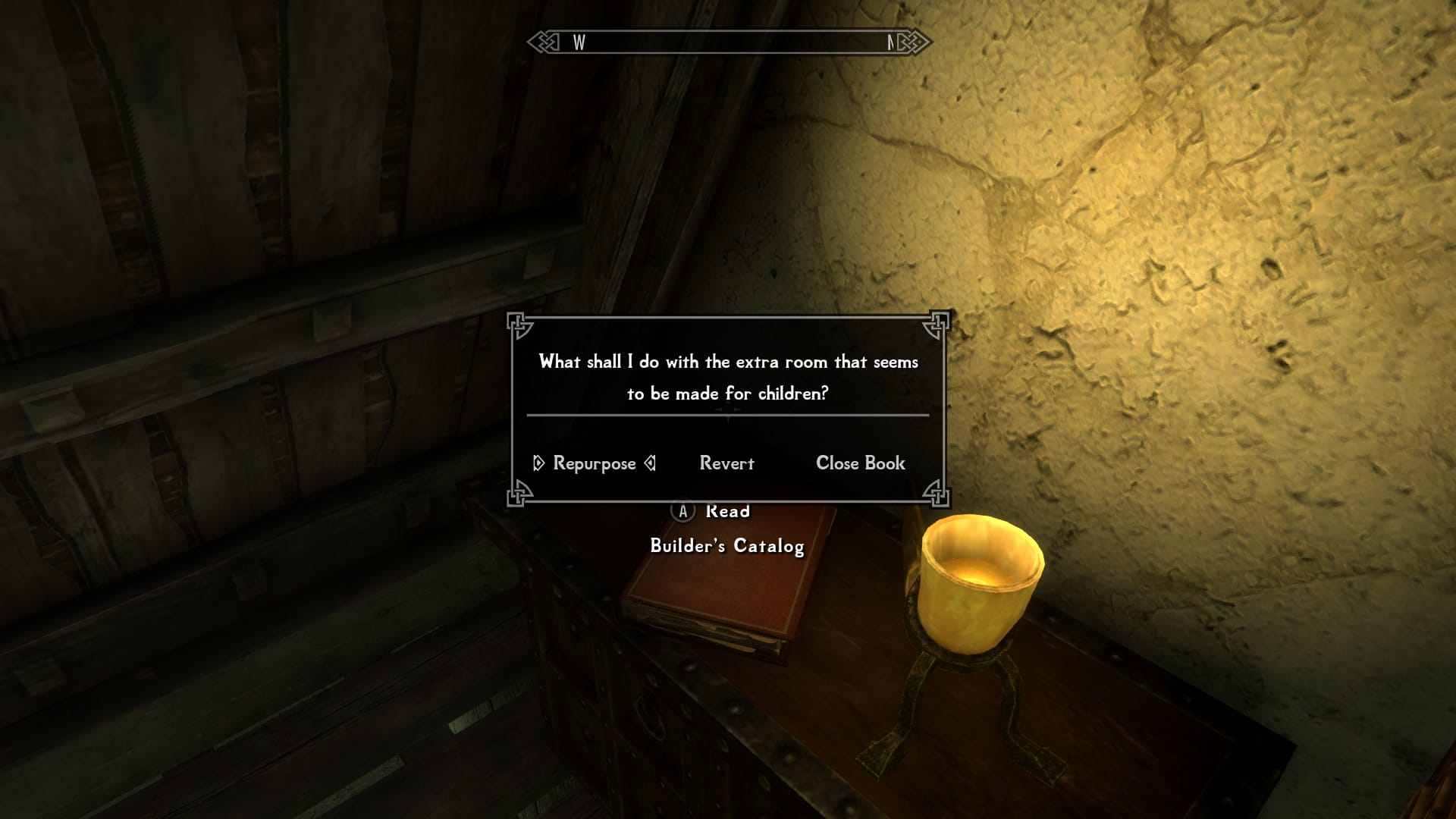Click Close Book to dismiss dialog
The height and width of the screenshot is (819, 1456).
860,463
